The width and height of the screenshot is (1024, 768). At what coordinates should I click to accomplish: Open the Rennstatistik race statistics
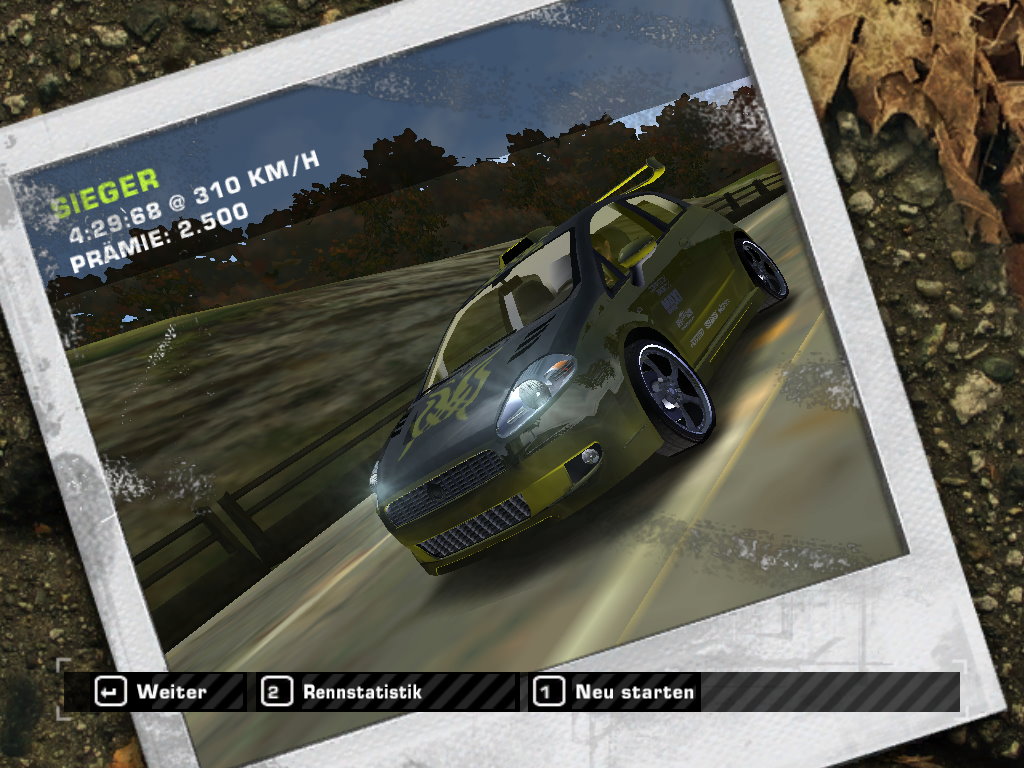343,691
